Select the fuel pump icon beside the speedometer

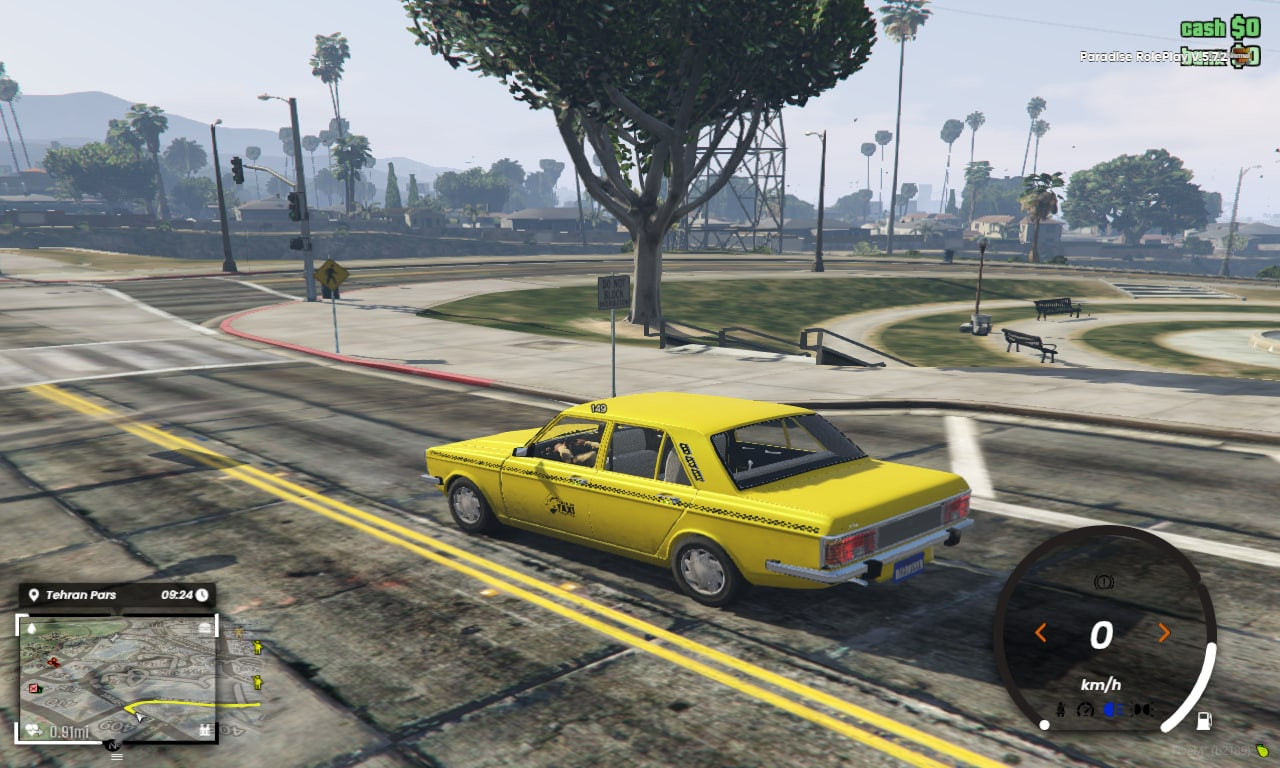(1205, 721)
